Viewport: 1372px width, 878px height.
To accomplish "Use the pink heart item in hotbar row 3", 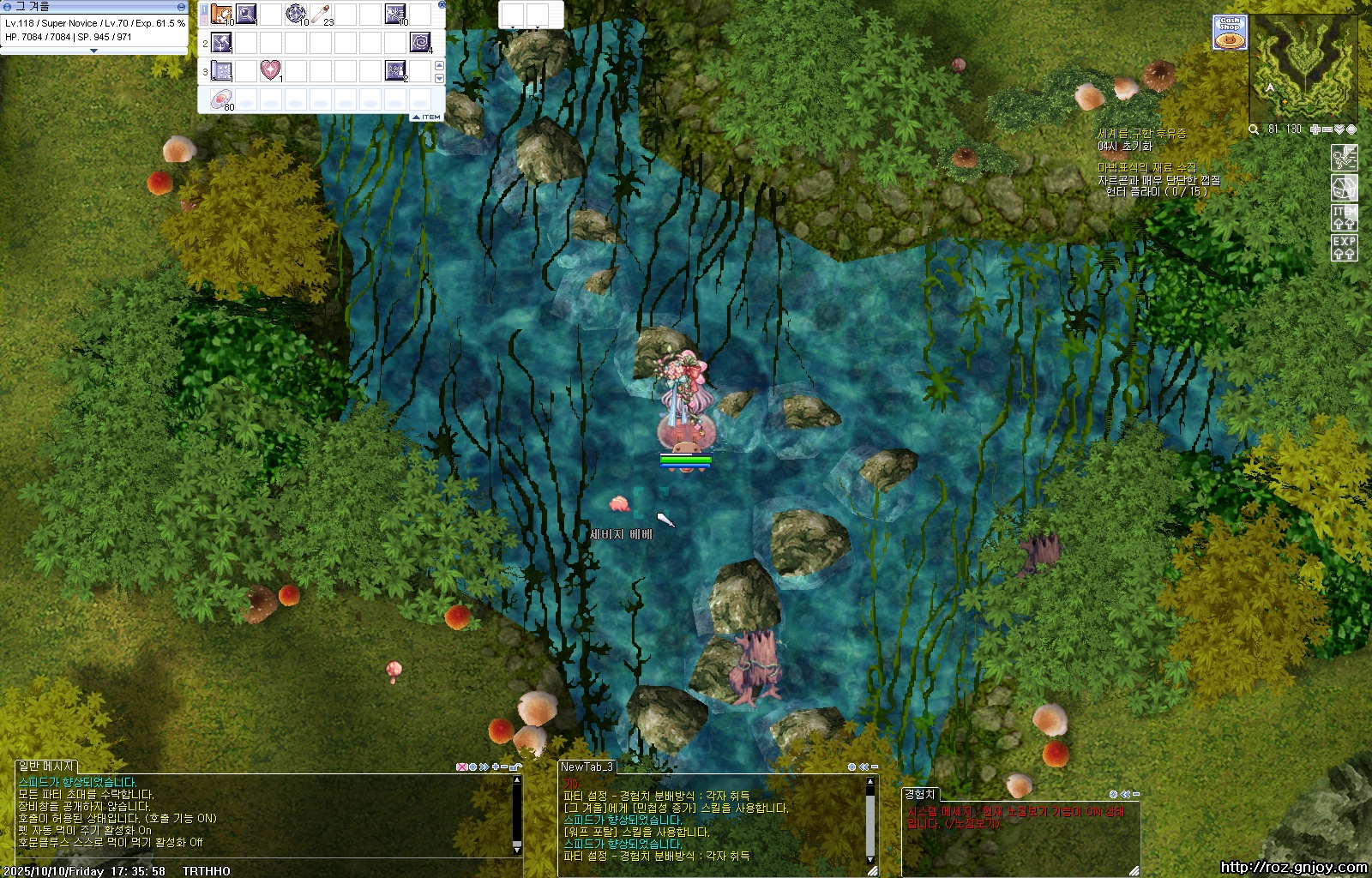I will (x=271, y=70).
